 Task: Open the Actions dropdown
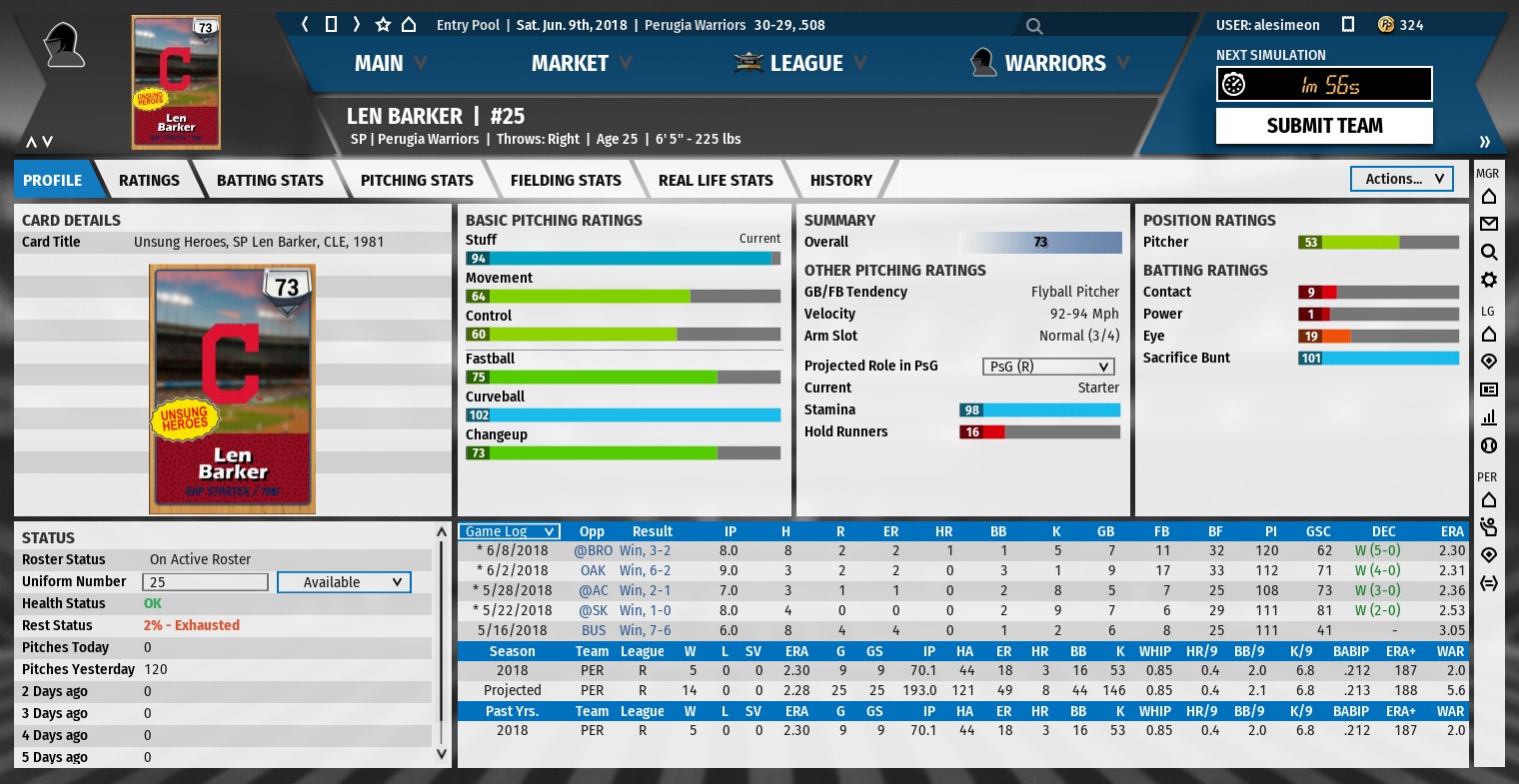point(1402,179)
